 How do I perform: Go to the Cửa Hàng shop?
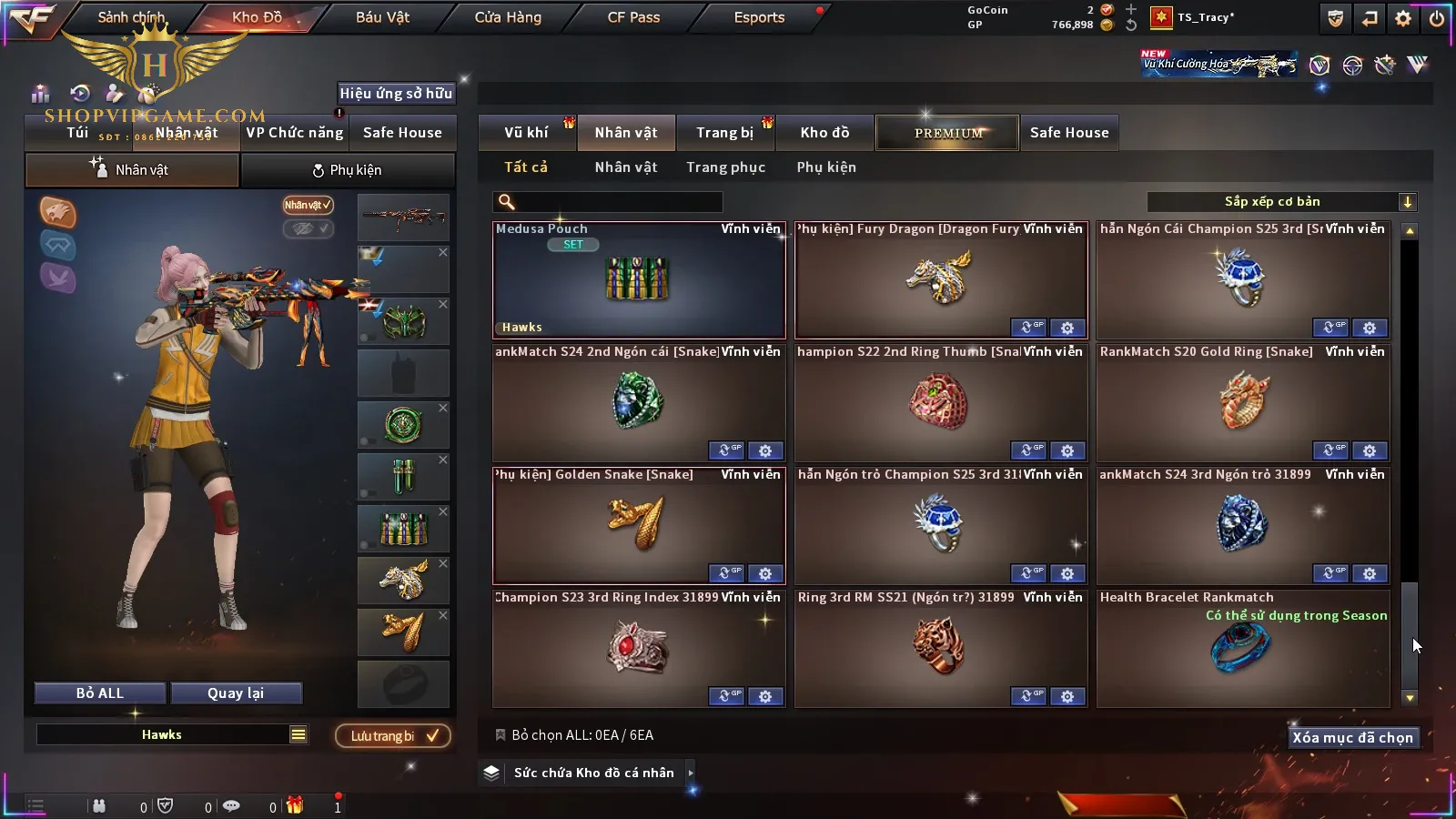pyautogui.click(x=508, y=17)
